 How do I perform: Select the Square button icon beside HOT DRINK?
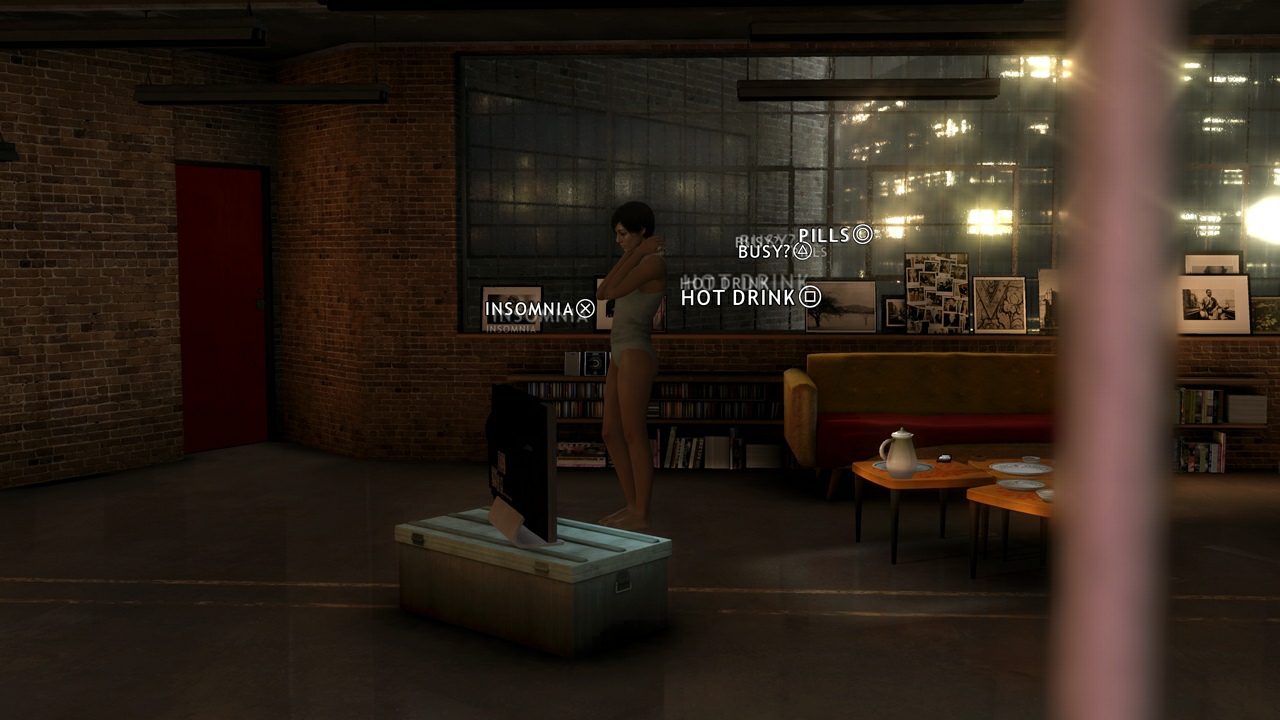point(810,297)
